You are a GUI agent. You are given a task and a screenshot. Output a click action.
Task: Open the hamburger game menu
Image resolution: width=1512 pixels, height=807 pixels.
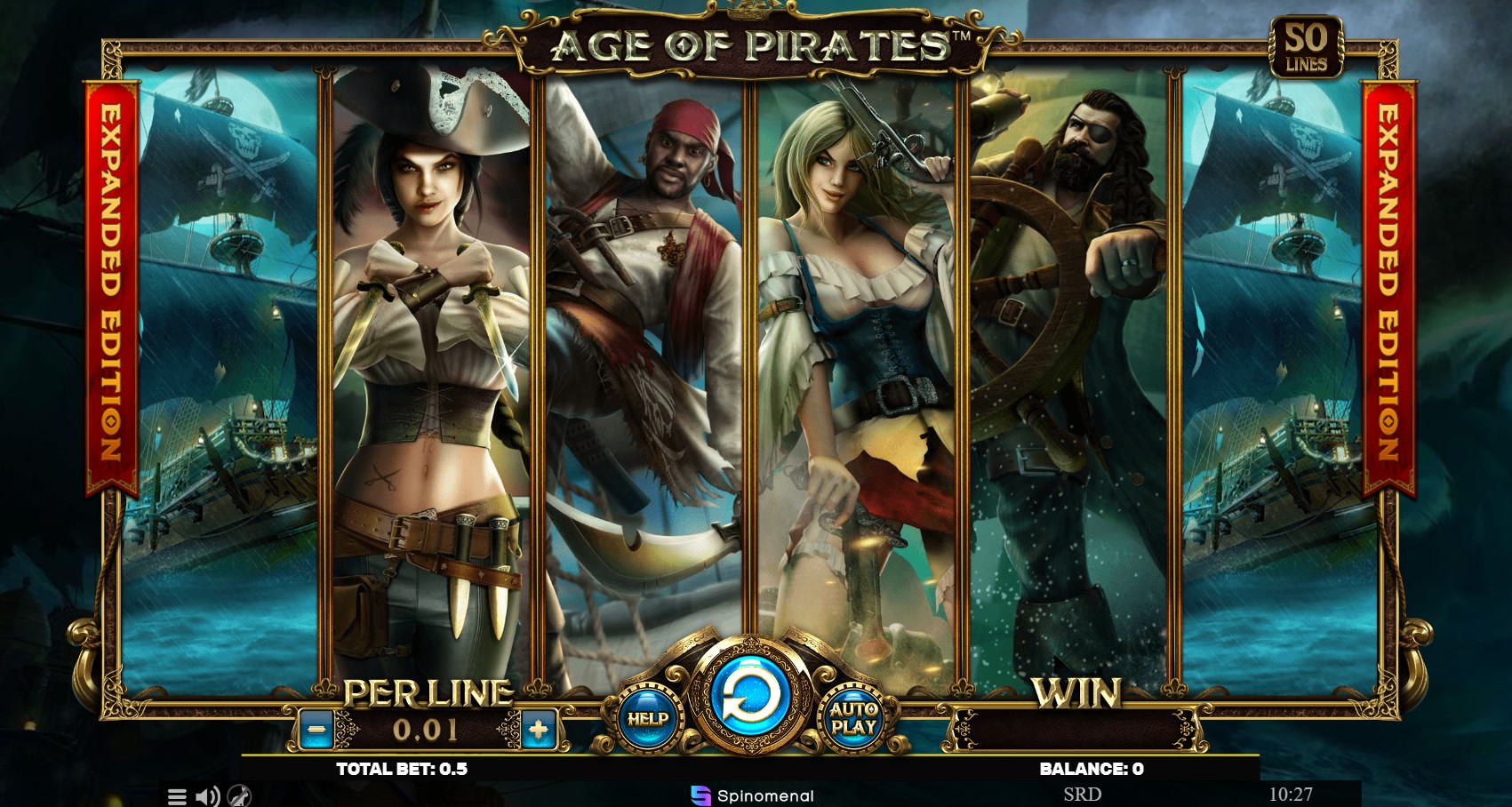coord(177,796)
